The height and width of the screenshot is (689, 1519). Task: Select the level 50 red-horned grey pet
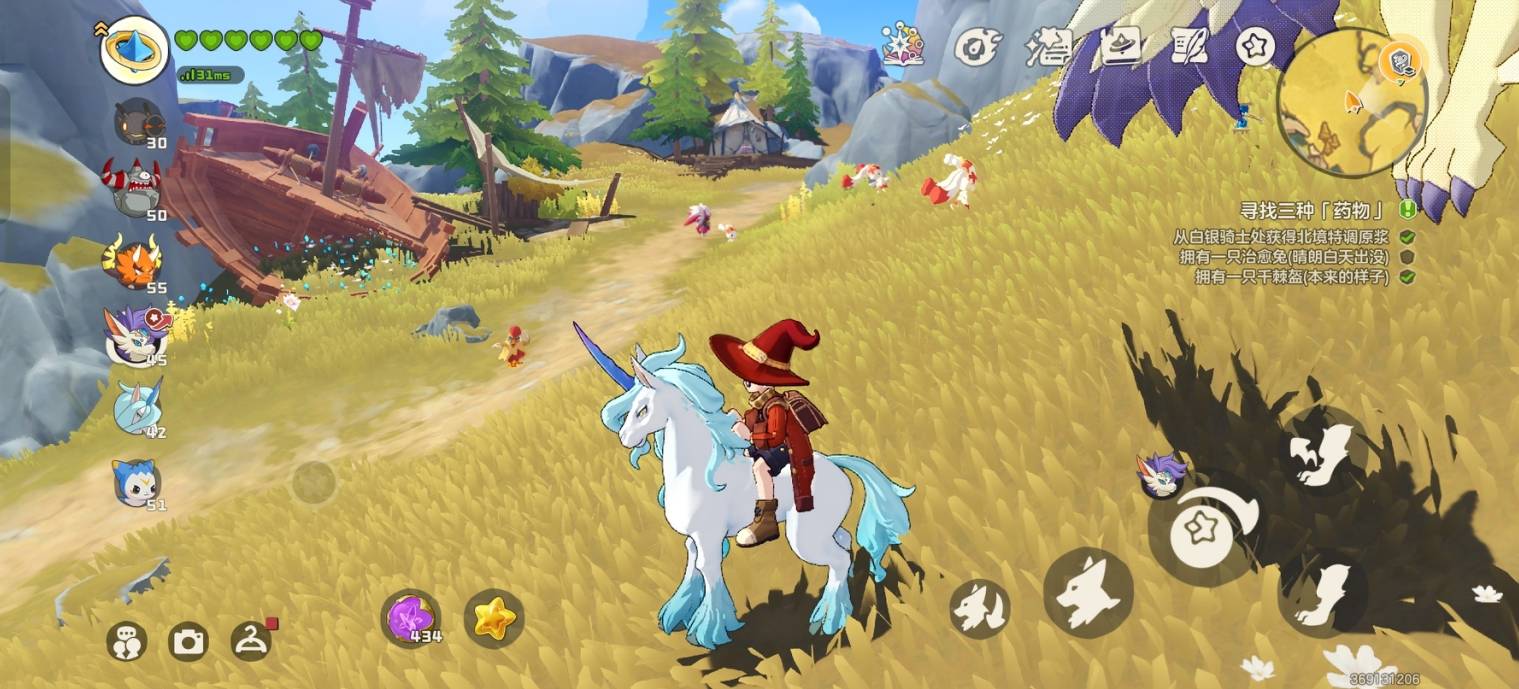coord(136,188)
